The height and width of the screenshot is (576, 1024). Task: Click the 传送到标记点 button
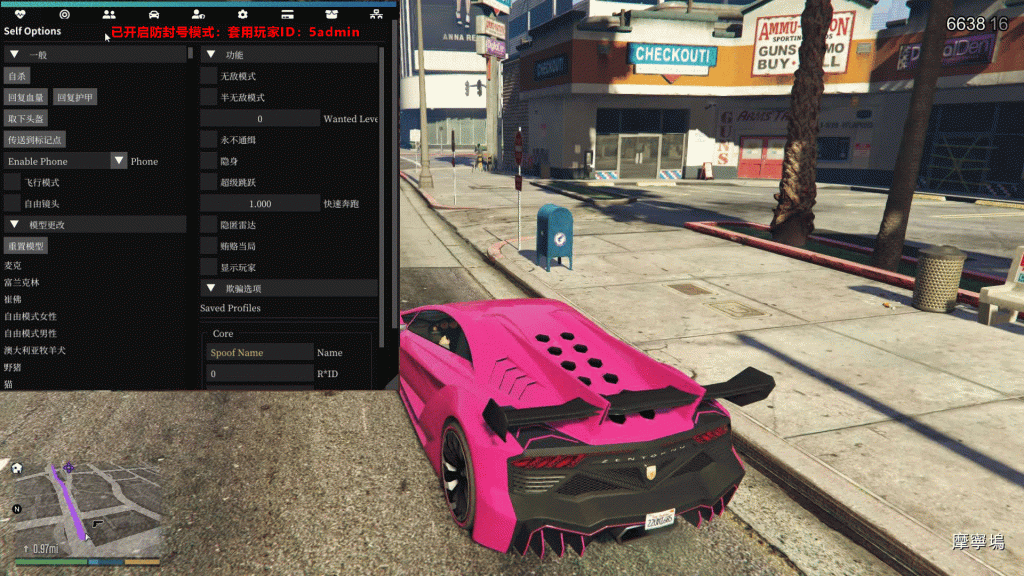(35, 139)
